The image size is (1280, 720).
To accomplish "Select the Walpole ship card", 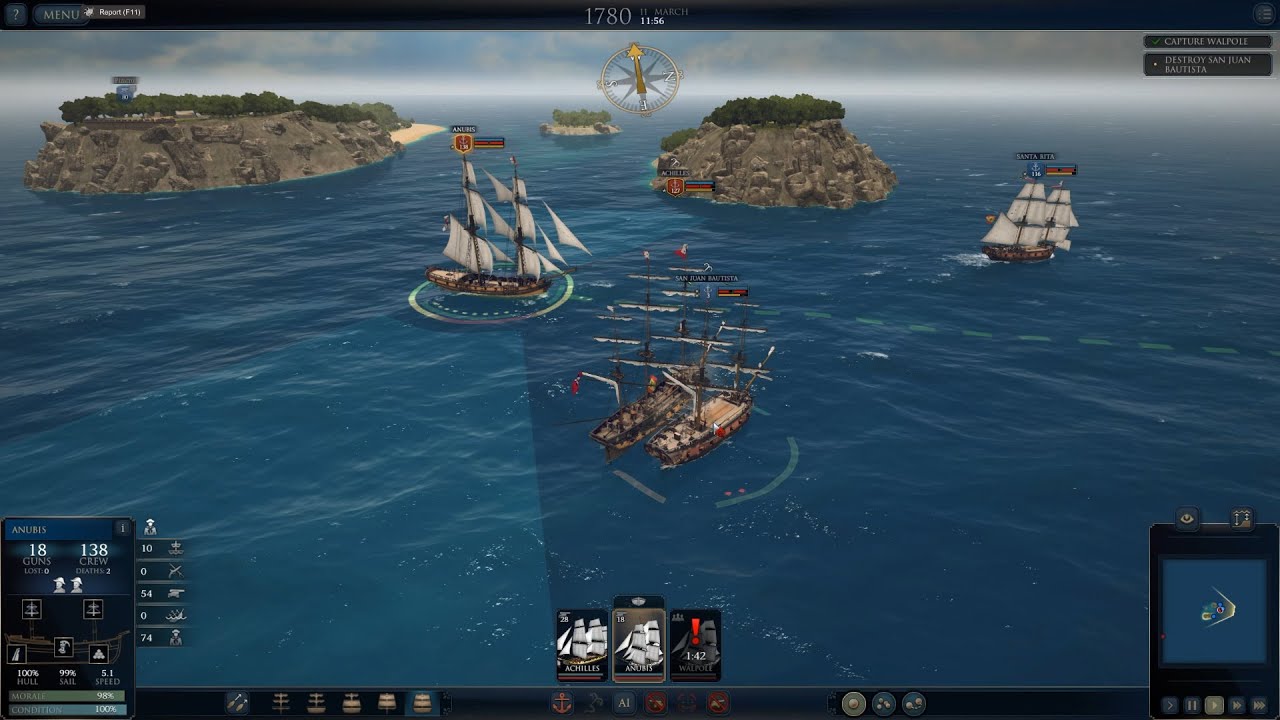I will click(695, 645).
